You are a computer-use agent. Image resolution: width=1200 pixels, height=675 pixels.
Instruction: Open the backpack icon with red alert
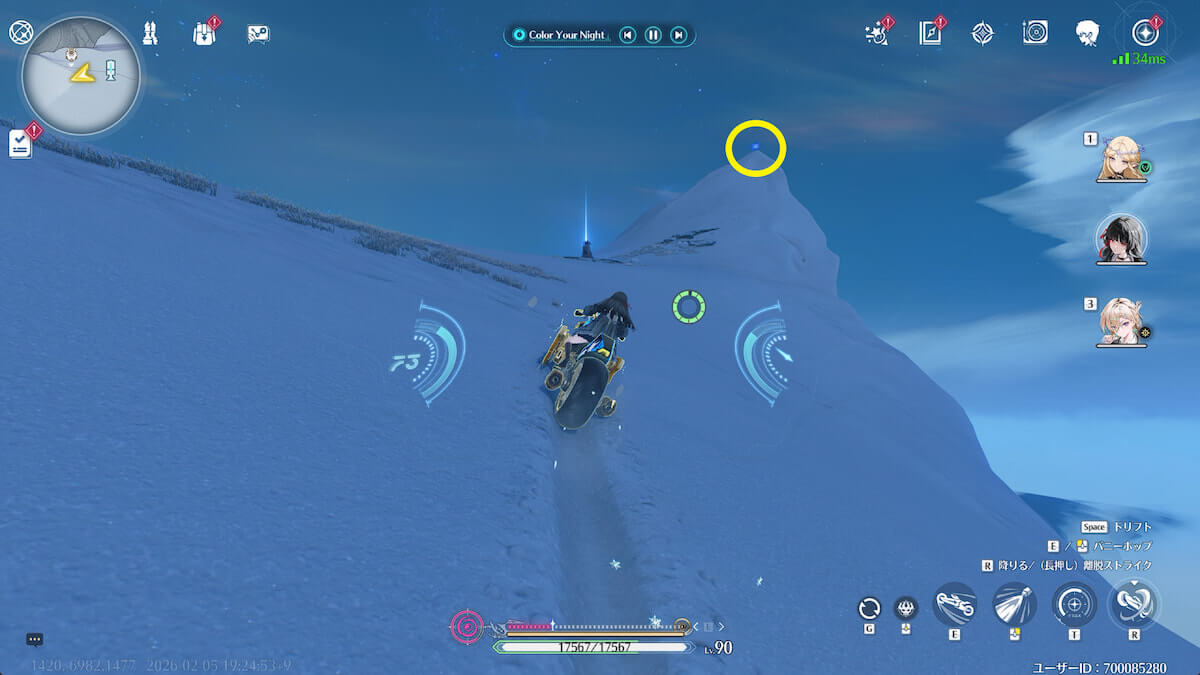(x=205, y=33)
